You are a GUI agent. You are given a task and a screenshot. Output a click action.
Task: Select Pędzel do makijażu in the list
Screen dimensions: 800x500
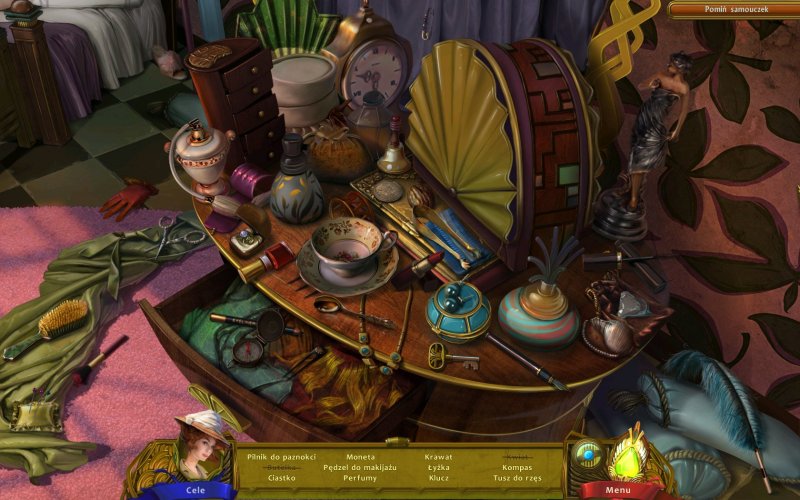(x=360, y=467)
